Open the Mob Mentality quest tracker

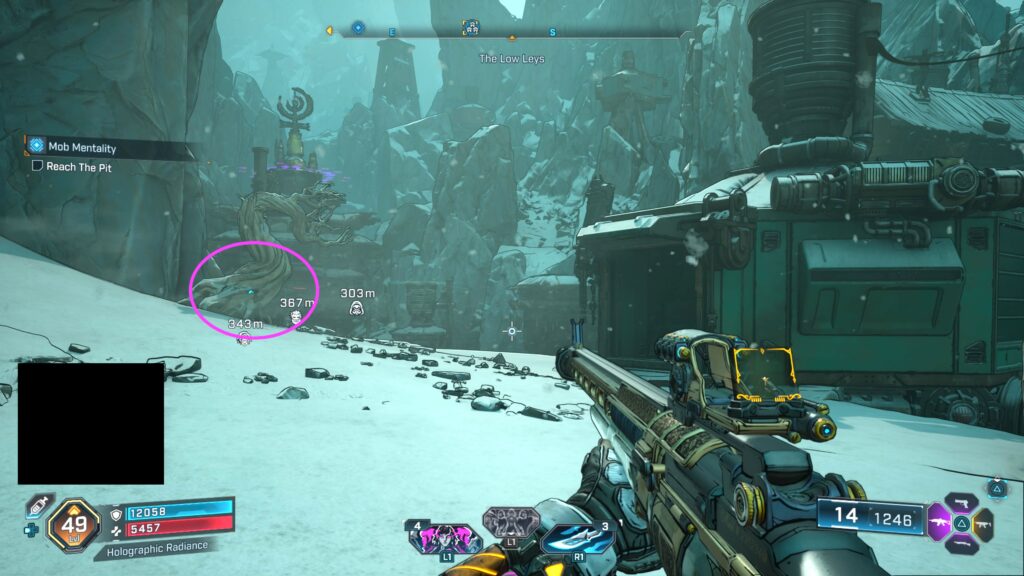[82, 147]
